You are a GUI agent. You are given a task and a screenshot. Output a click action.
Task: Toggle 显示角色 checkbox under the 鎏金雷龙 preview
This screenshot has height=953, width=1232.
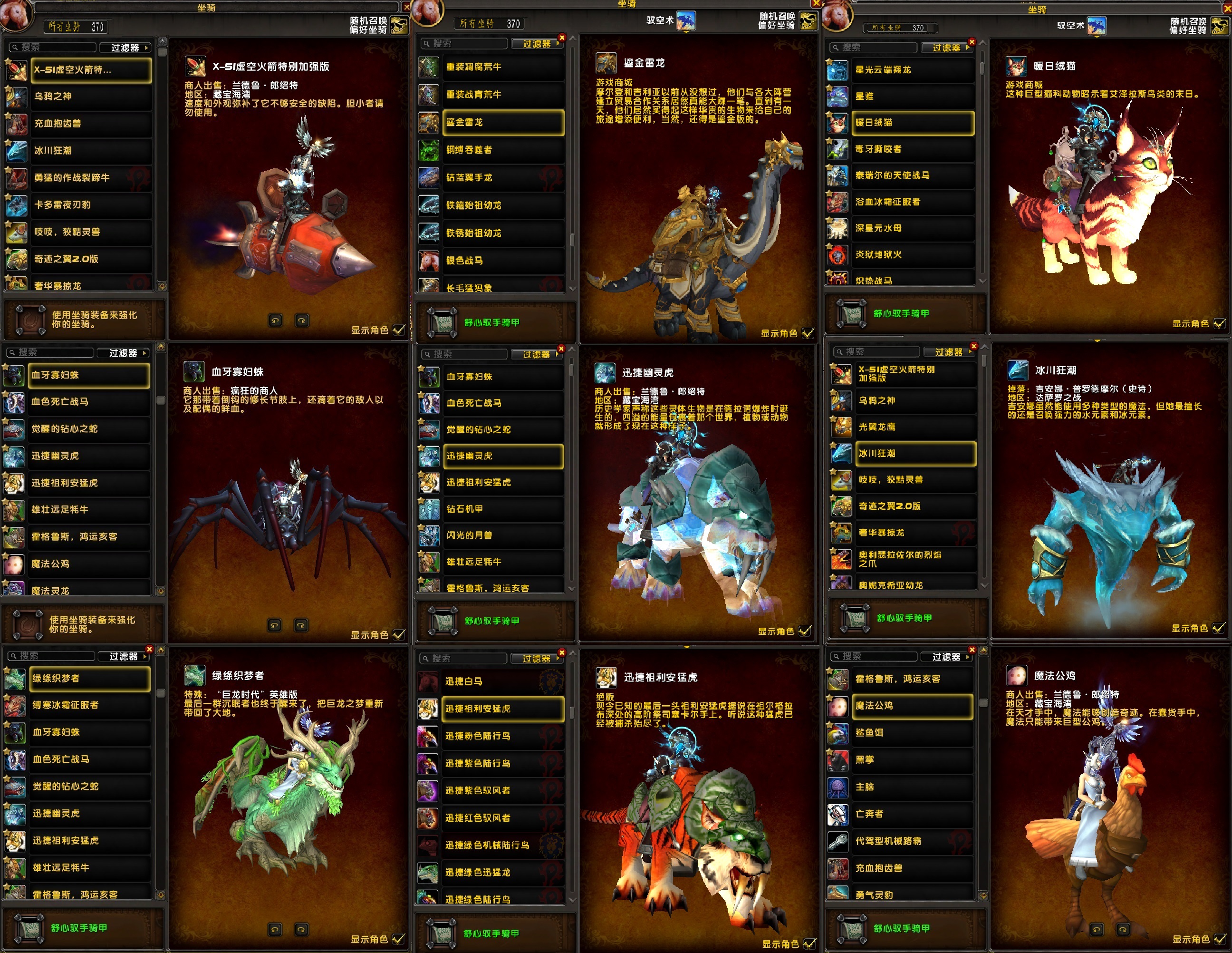808,333
